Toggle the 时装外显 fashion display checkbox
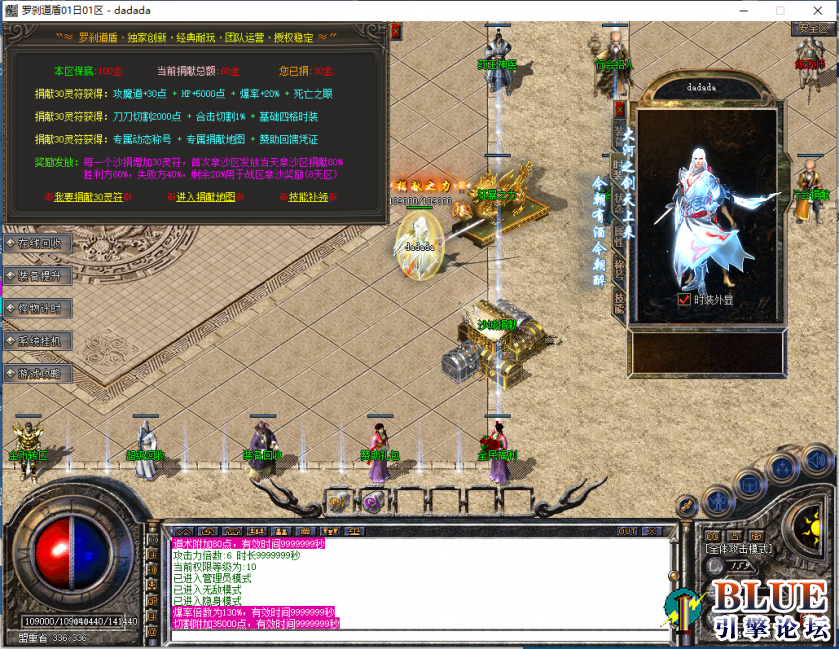 tap(684, 299)
